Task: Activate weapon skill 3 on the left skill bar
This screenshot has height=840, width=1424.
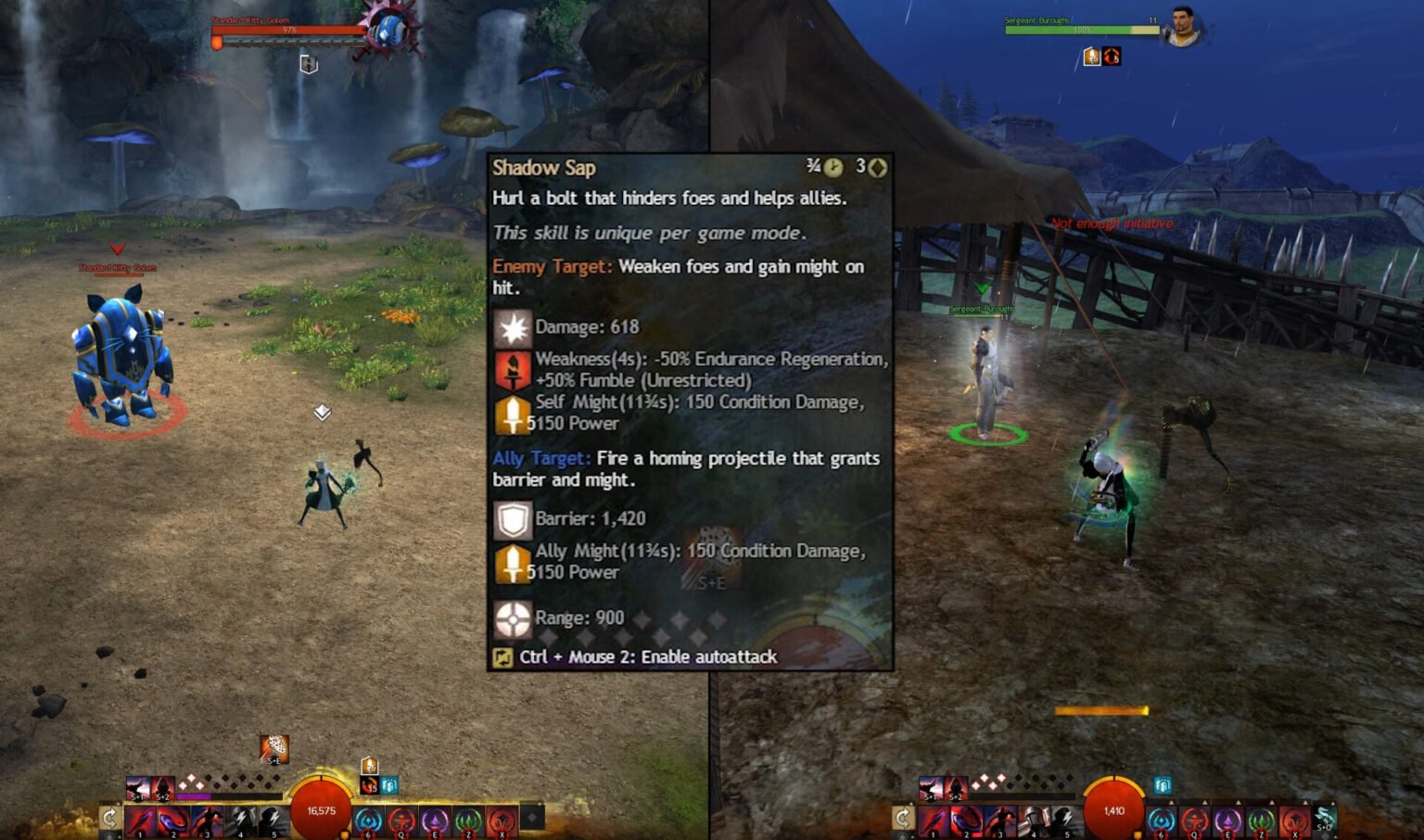Action: click(206, 820)
